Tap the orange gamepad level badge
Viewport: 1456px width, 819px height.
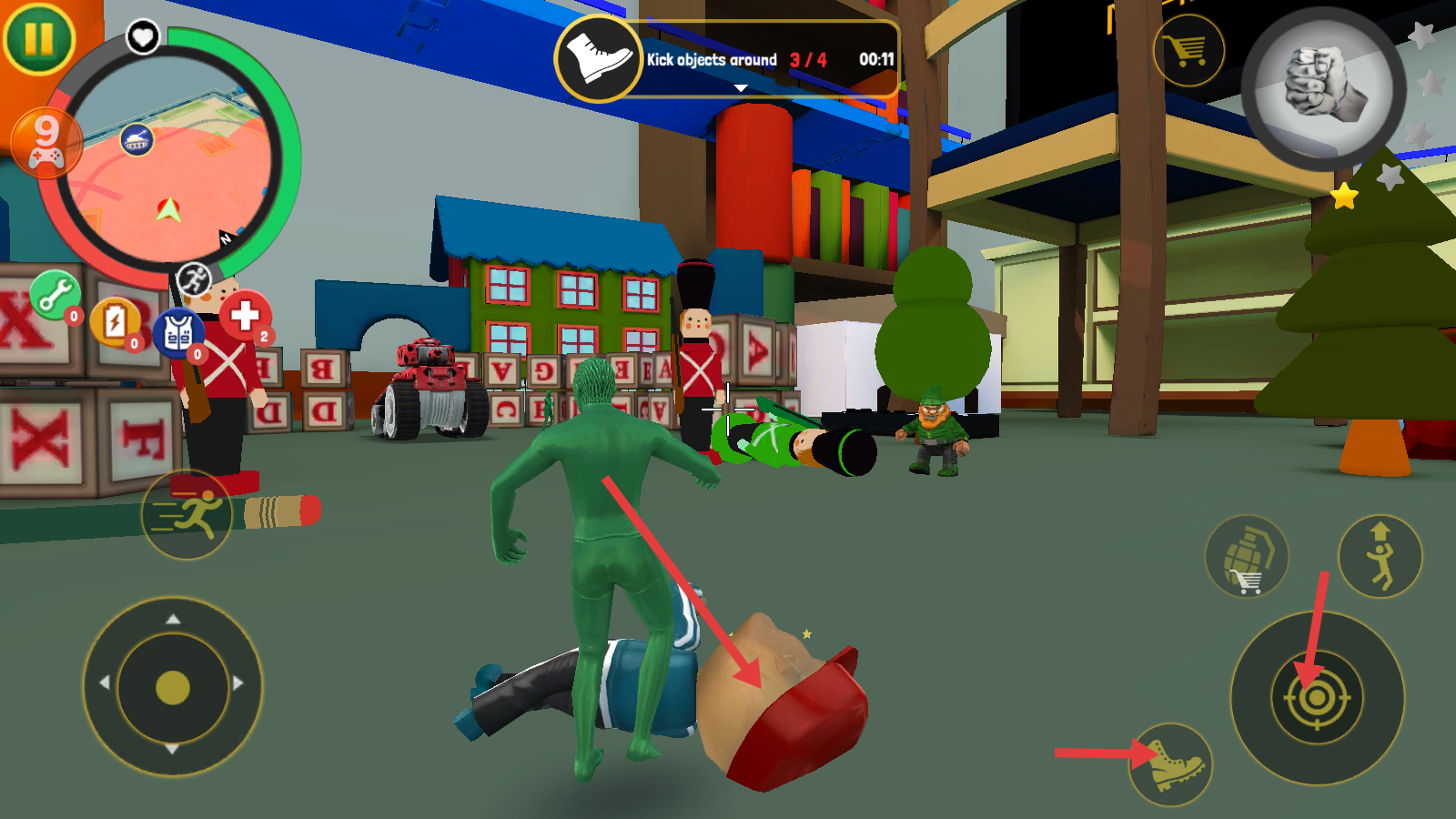coord(45,143)
